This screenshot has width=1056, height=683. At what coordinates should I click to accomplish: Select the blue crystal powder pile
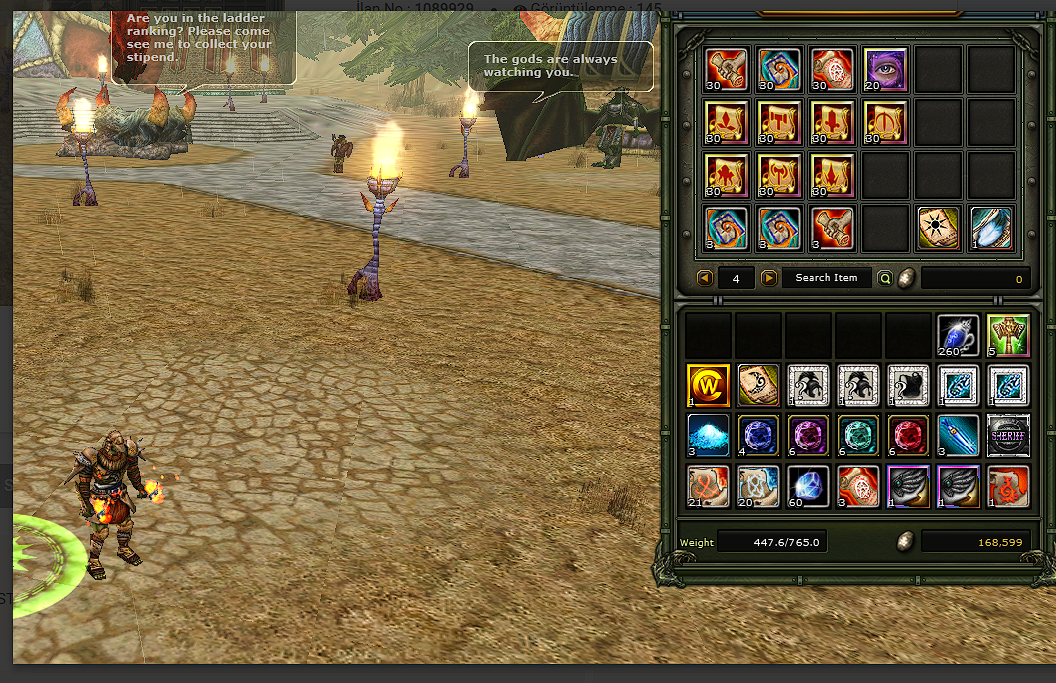coord(708,436)
